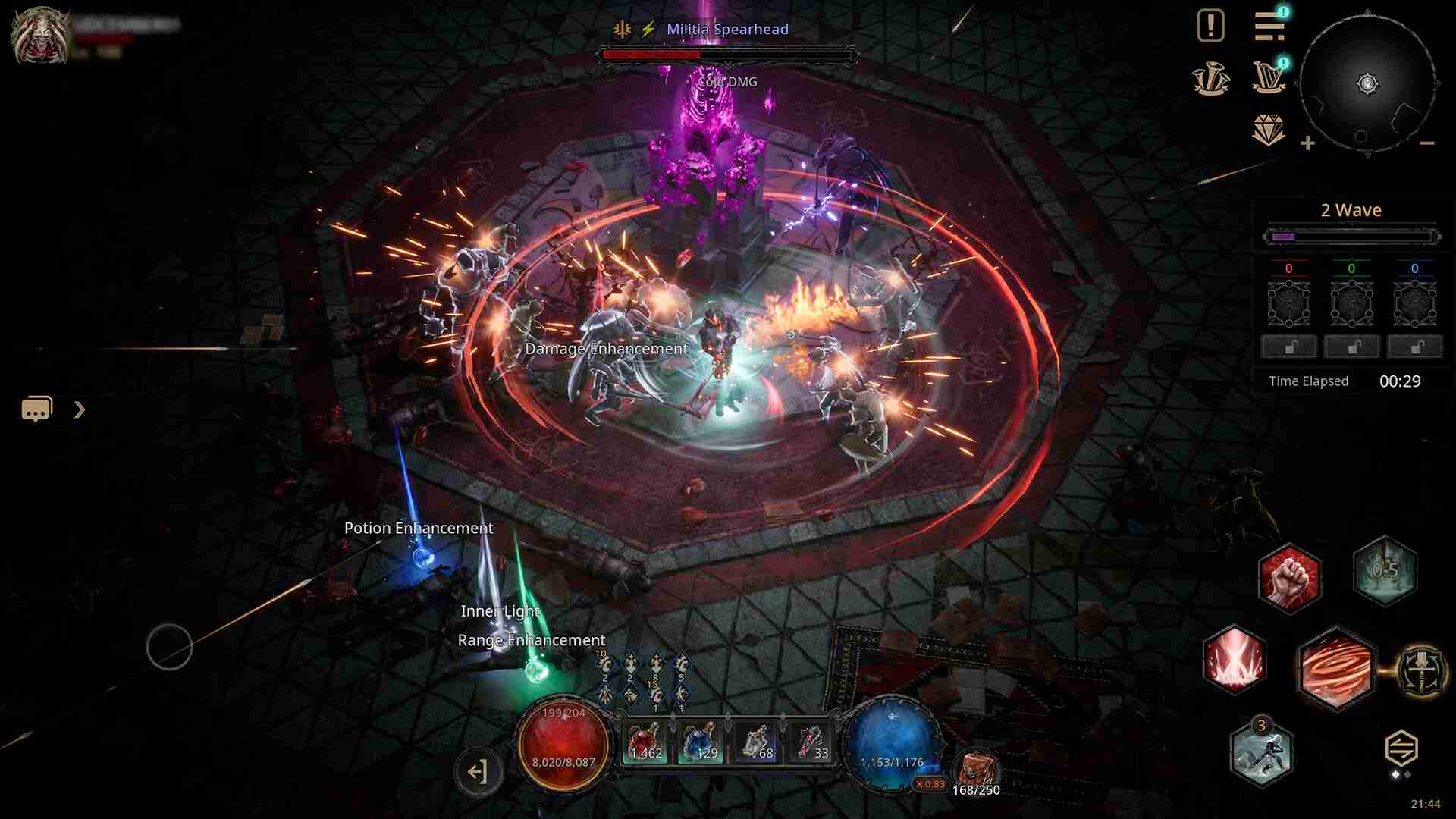1456x819 pixels.
Task: Tap the harp banner icon
Action: (x=1269, y=77)
